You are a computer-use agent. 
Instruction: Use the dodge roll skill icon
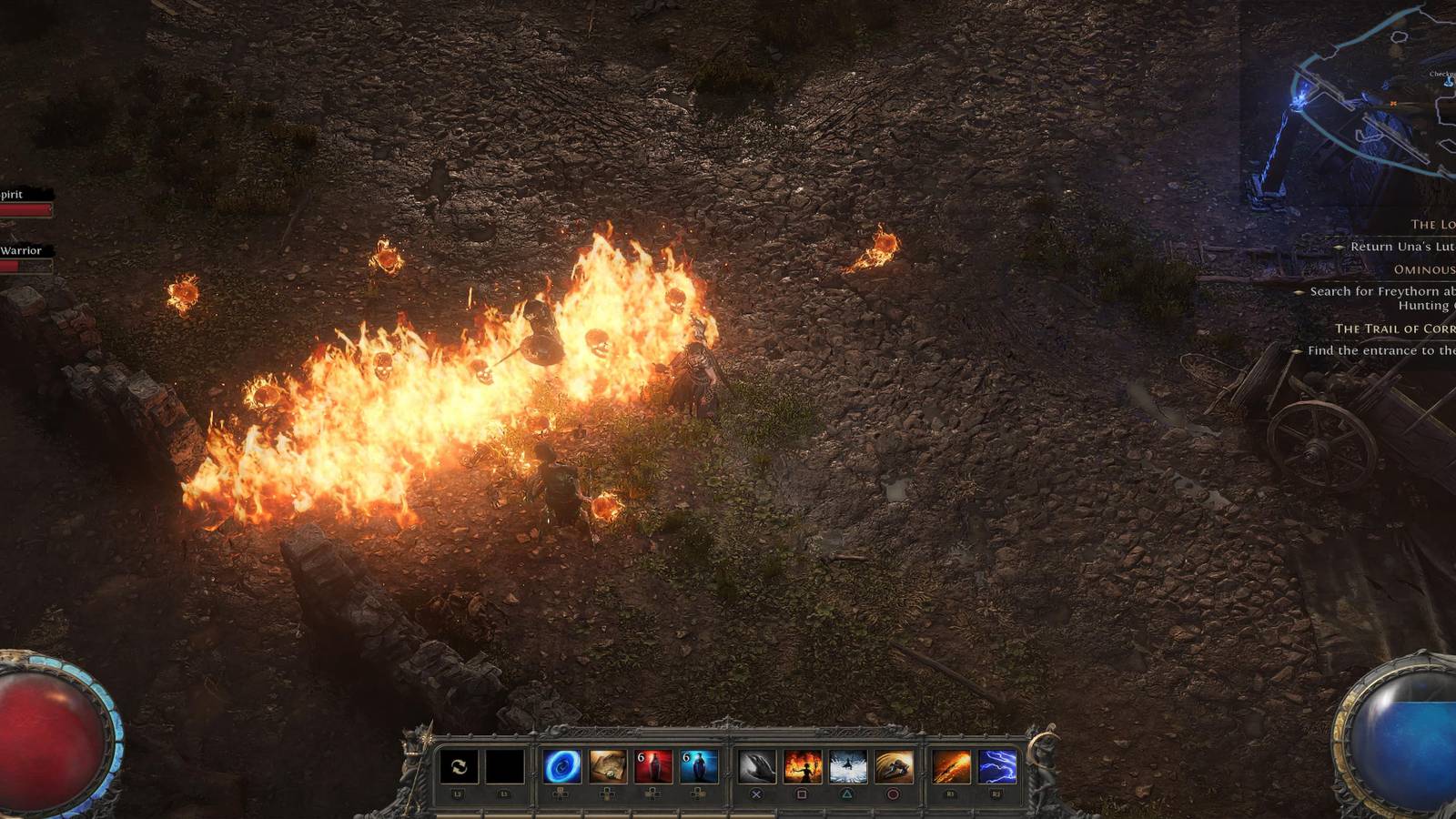point(892,767)
